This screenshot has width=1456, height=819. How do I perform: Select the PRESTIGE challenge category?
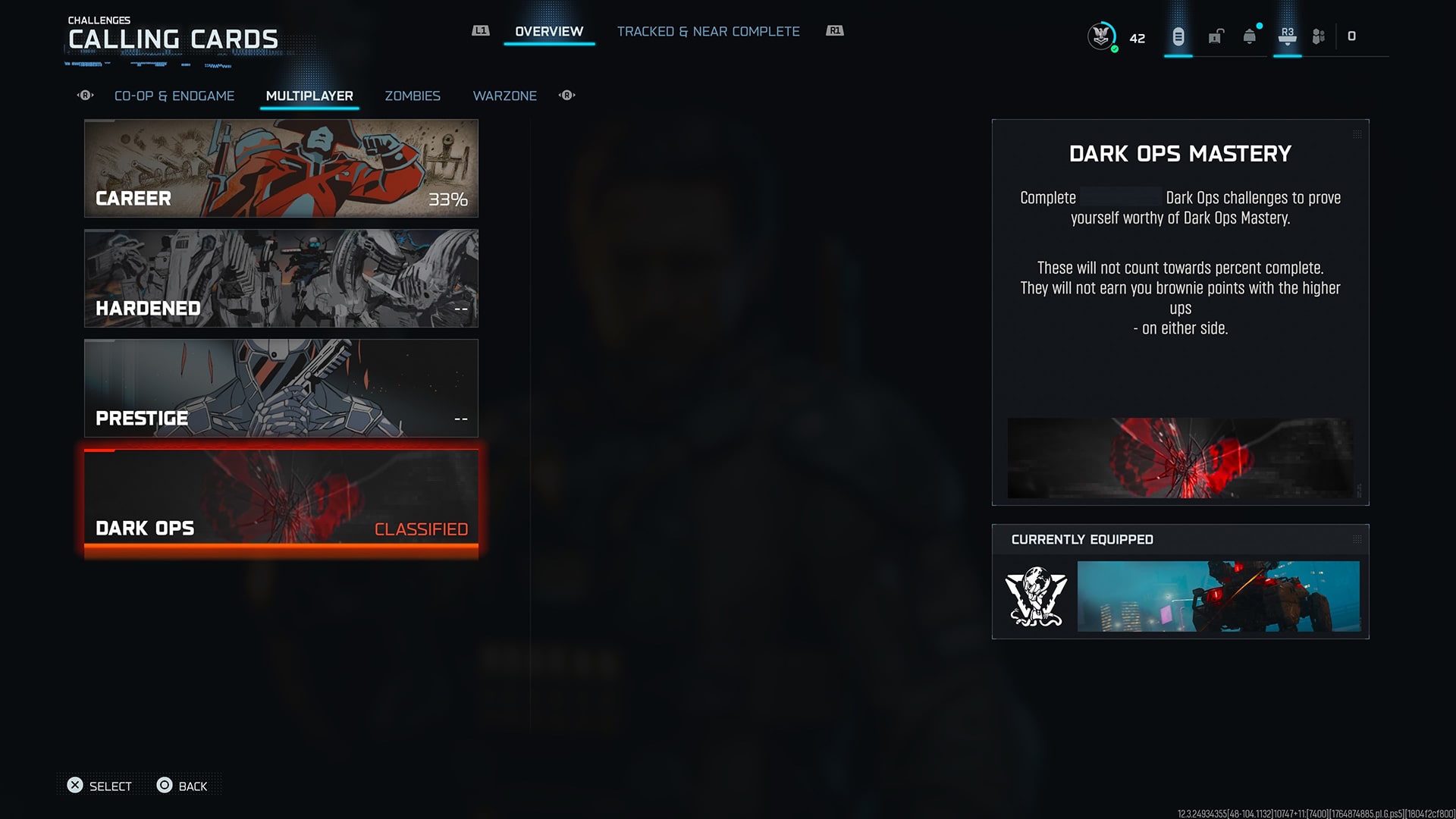click(x=281, y=388)
